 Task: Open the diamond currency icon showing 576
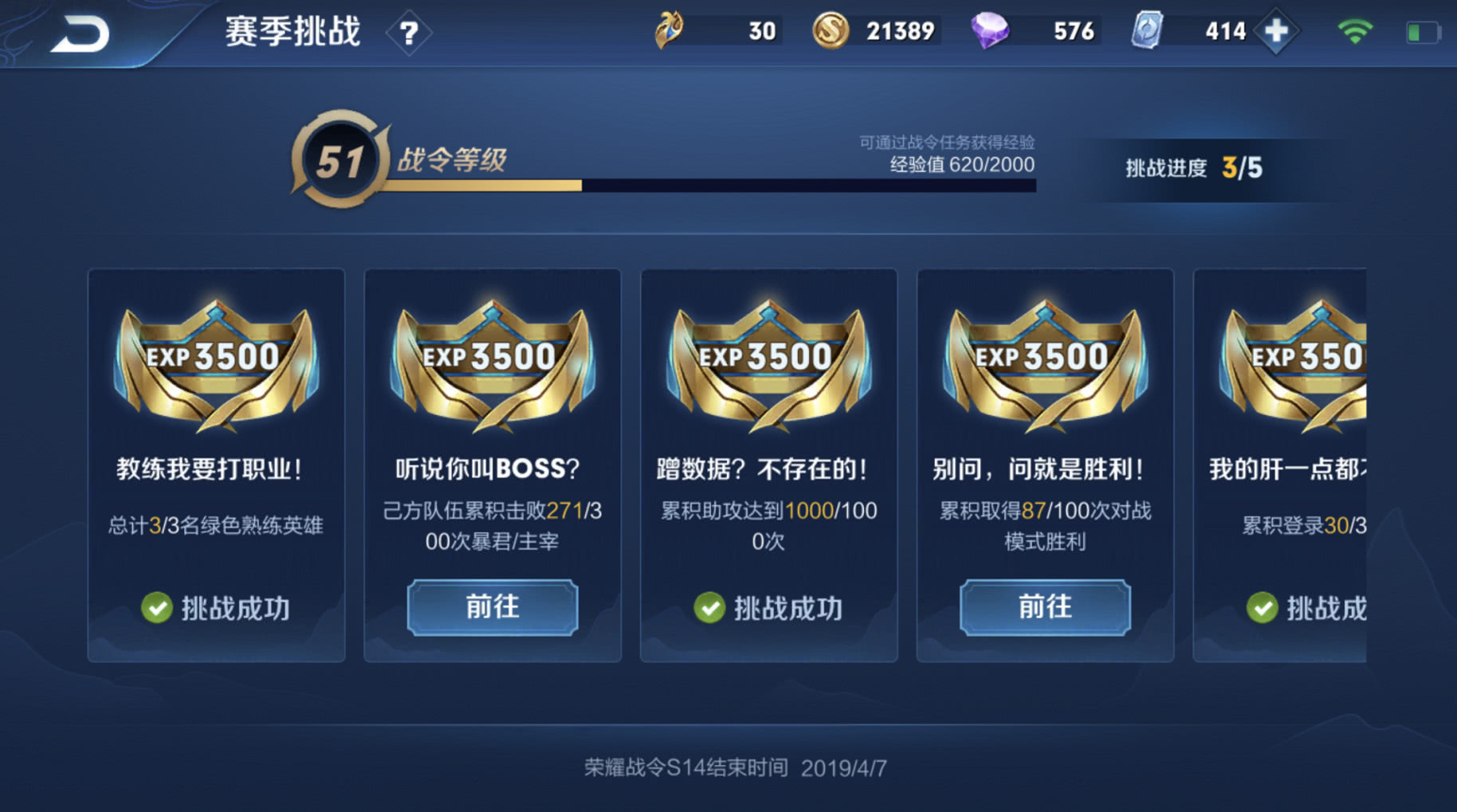tap(991, 30)
